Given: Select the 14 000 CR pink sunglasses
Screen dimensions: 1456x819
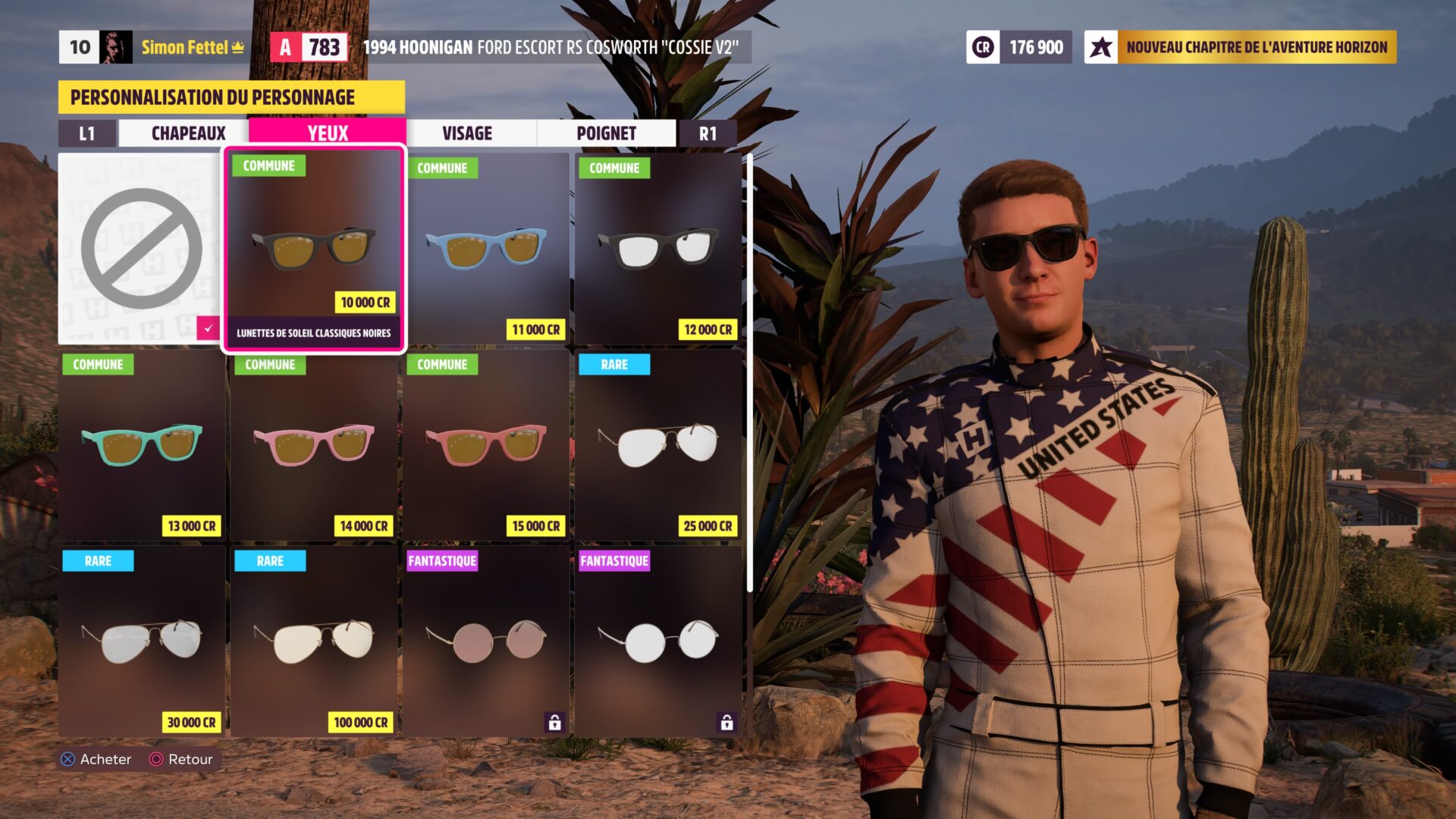Looking at the screenshot, I should point(314,445).
